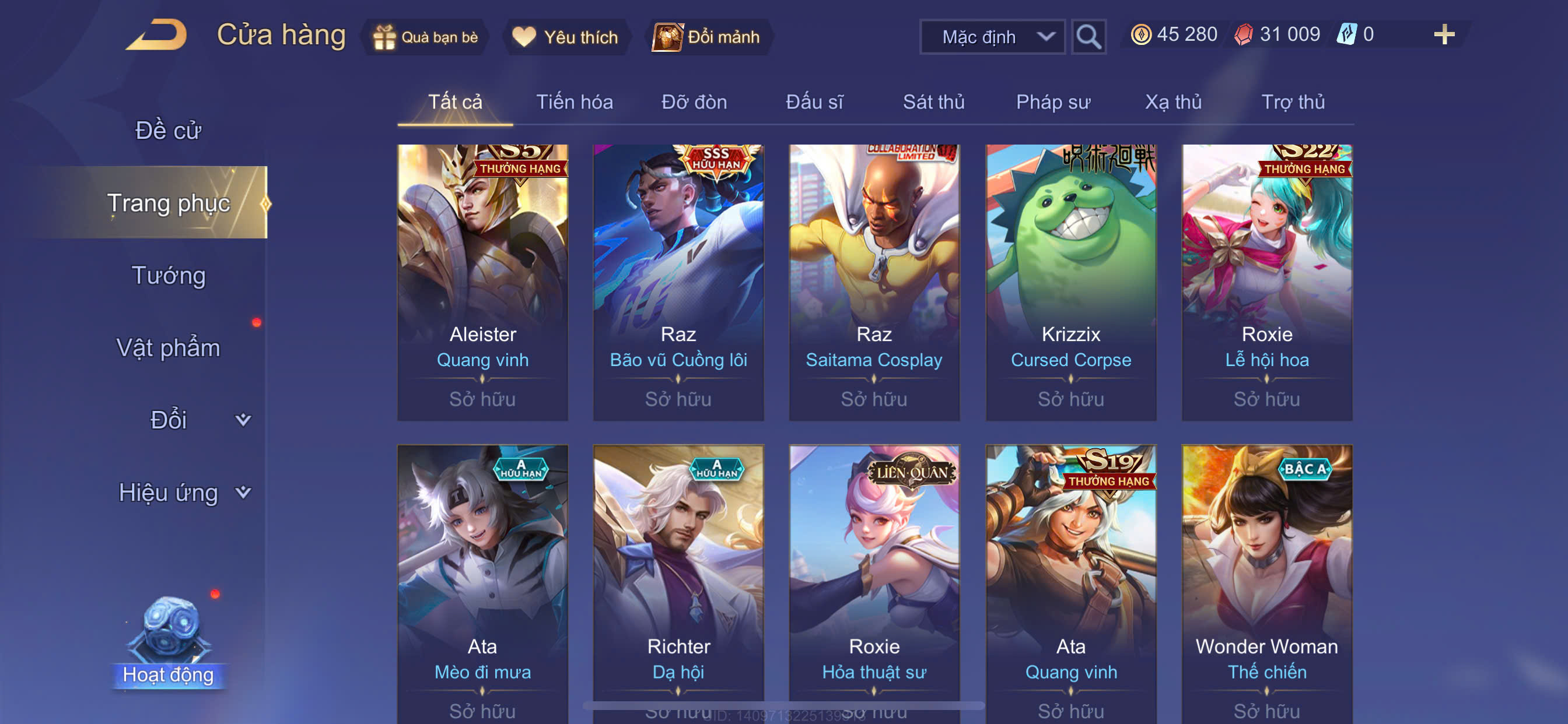Open the Yêu thích favorites list
1568x724 pixels.
tap(565, 37)
